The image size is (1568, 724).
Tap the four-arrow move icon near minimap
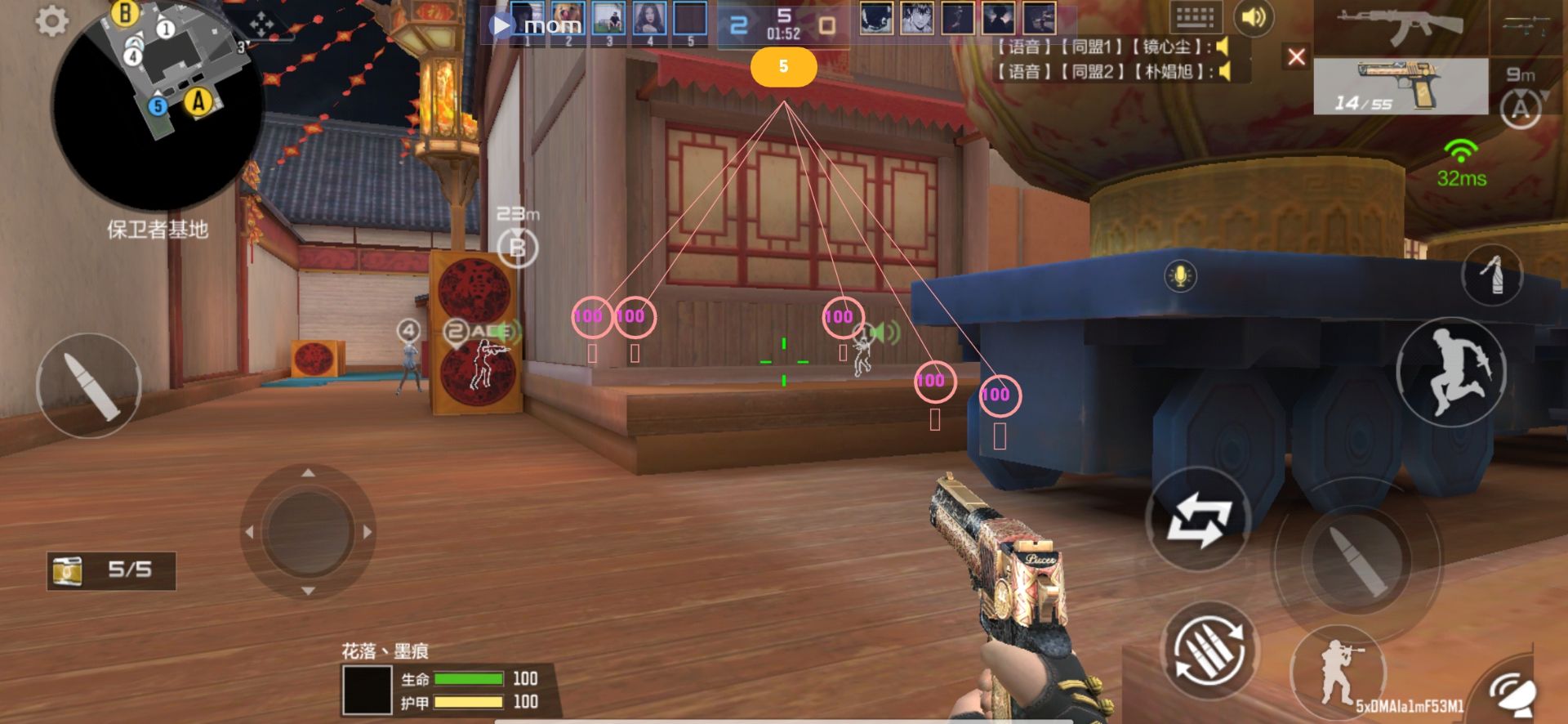tap(261, 25)
